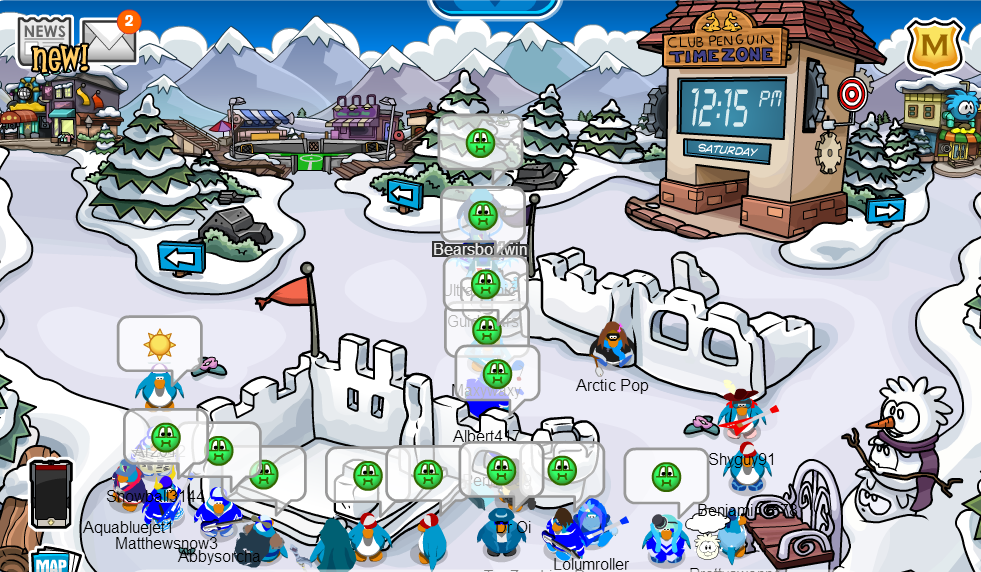
Task: Click the gold moderator M shield
Action: click(x=933, y=45)
